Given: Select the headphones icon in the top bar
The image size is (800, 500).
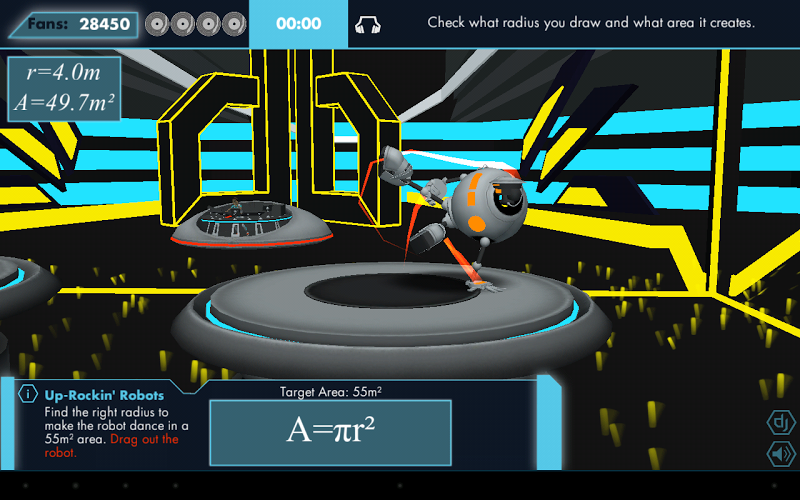Looking at the screenshot, I should 368,24.
